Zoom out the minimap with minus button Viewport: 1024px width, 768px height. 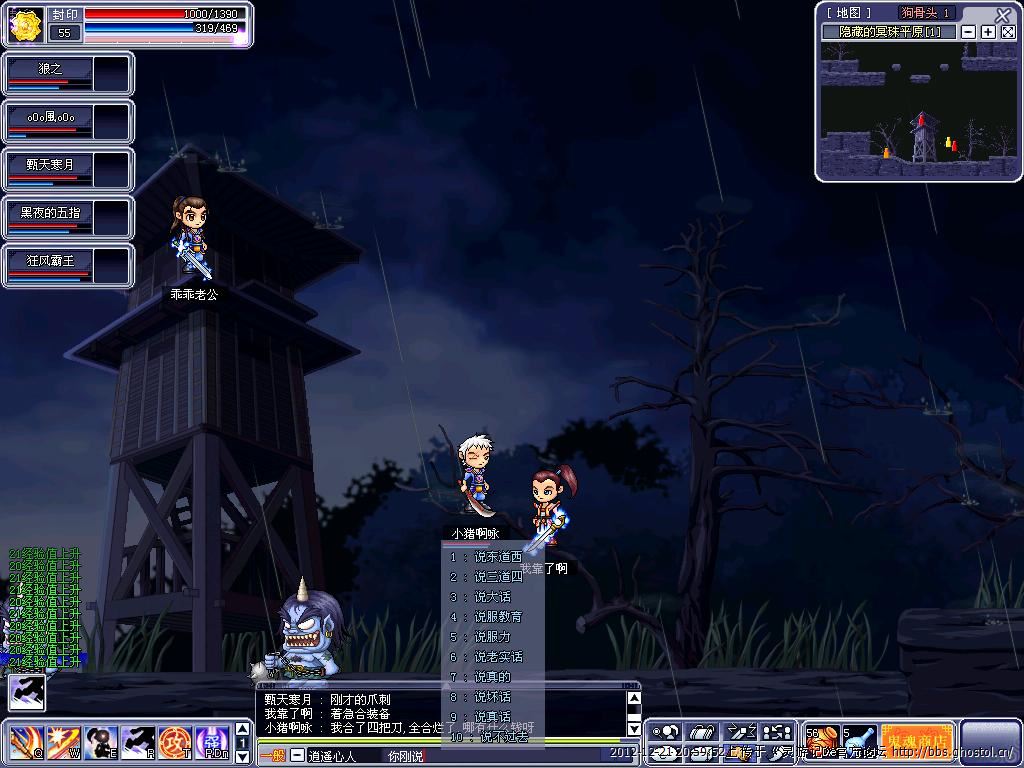pyautogui.click(x=968, y=32)
